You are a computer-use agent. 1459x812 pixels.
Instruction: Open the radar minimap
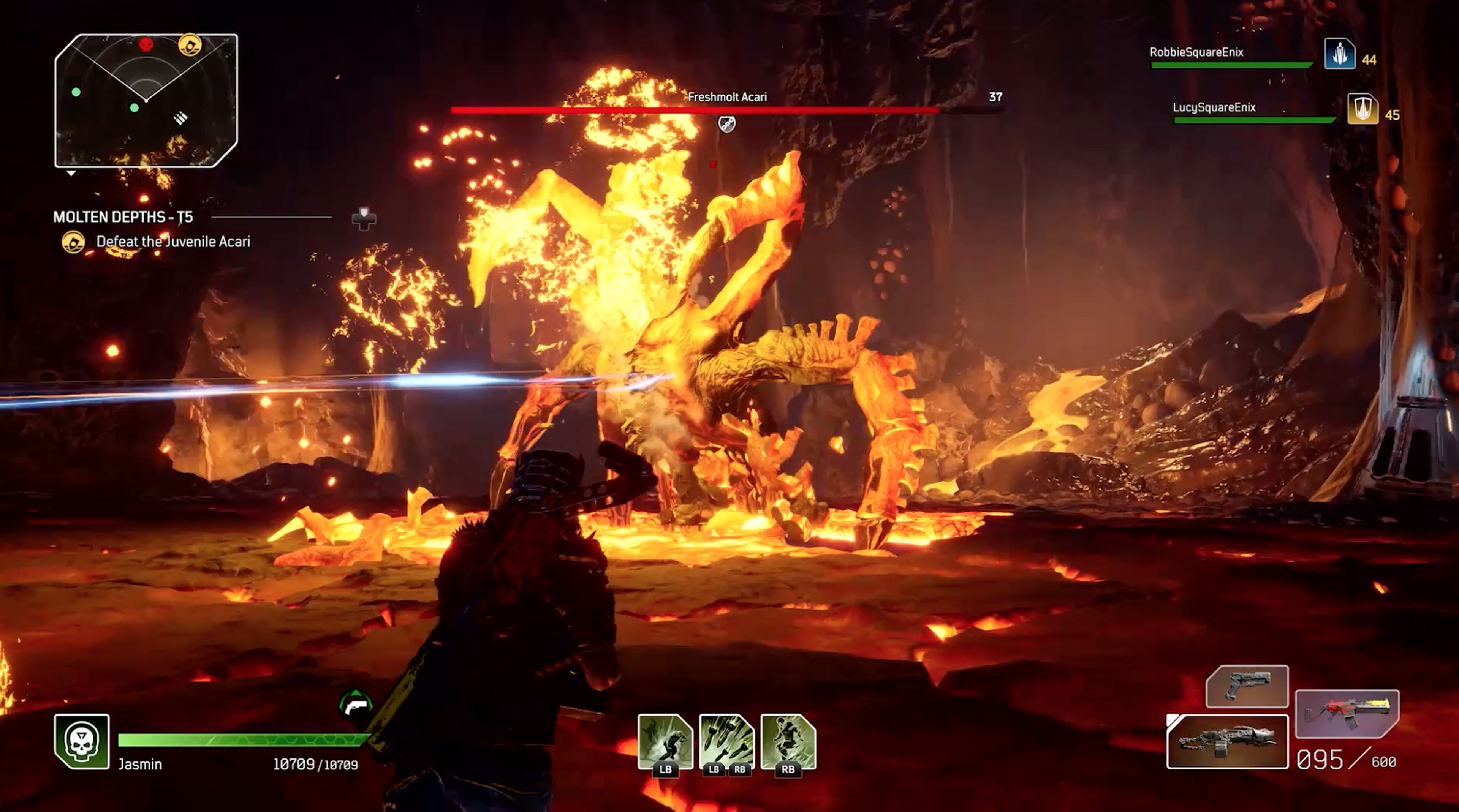[x=146, y=101]
